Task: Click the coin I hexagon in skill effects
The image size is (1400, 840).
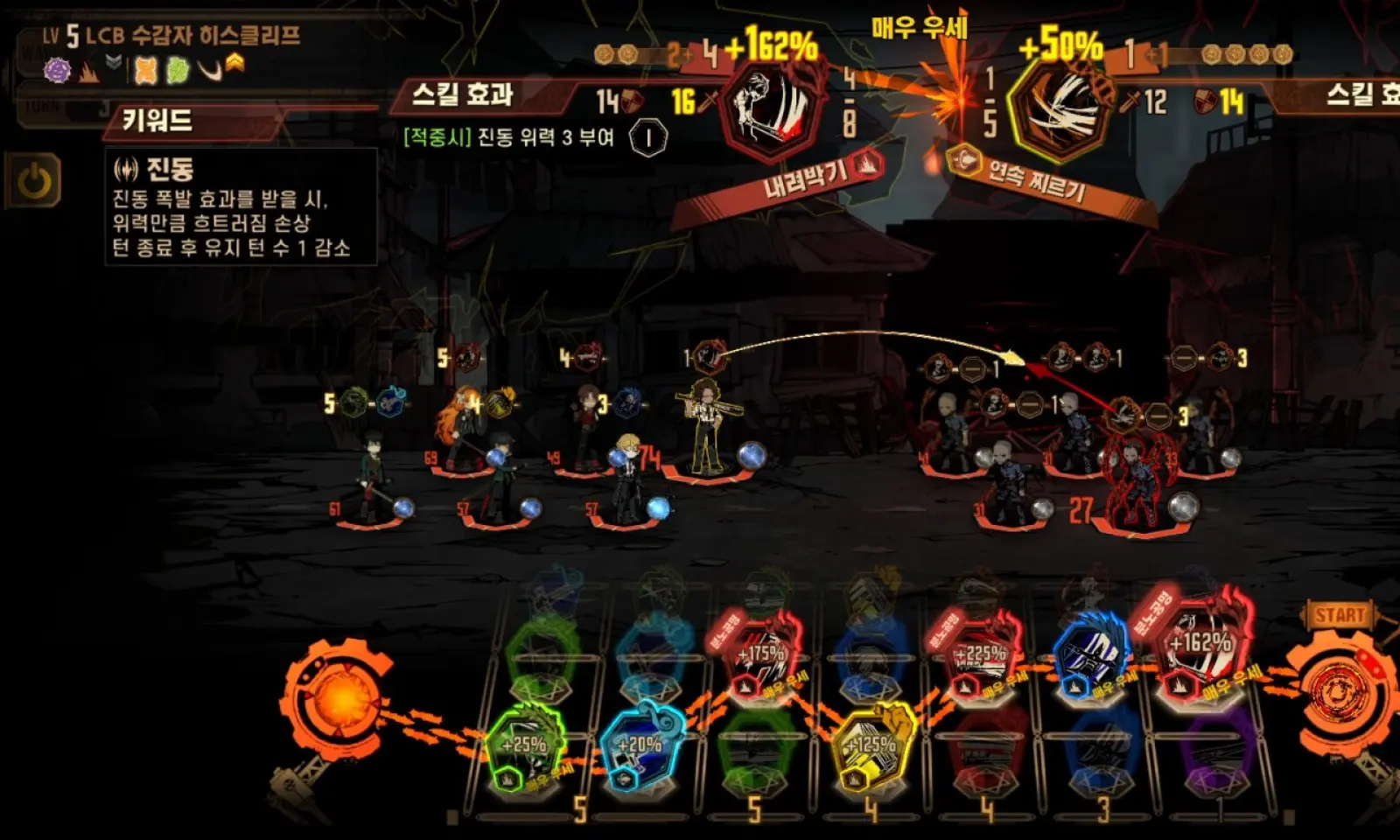Action: (x=648, y=137)
